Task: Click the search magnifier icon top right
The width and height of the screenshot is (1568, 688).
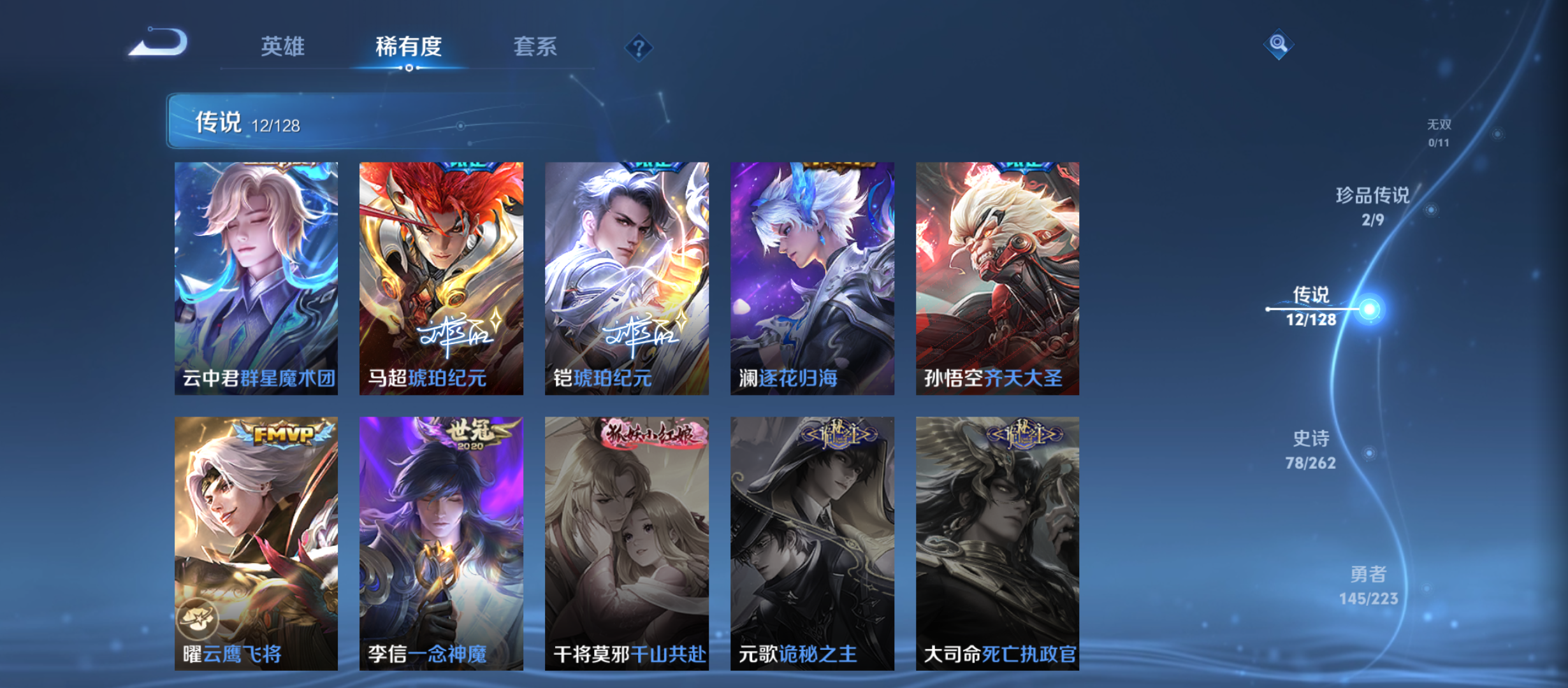Action: [x=1279, y=45]
